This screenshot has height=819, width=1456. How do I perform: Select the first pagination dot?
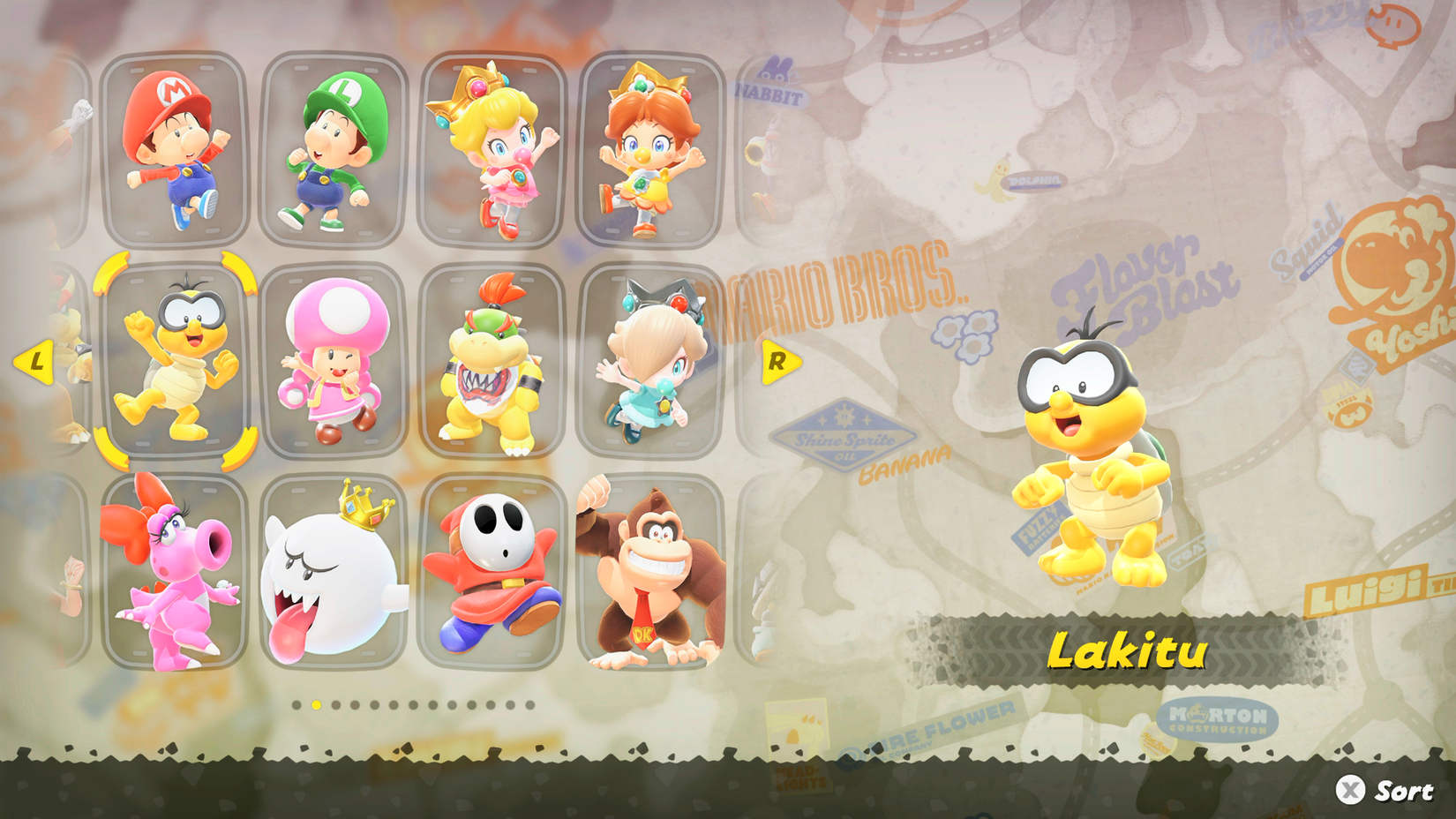click(296, 706)
